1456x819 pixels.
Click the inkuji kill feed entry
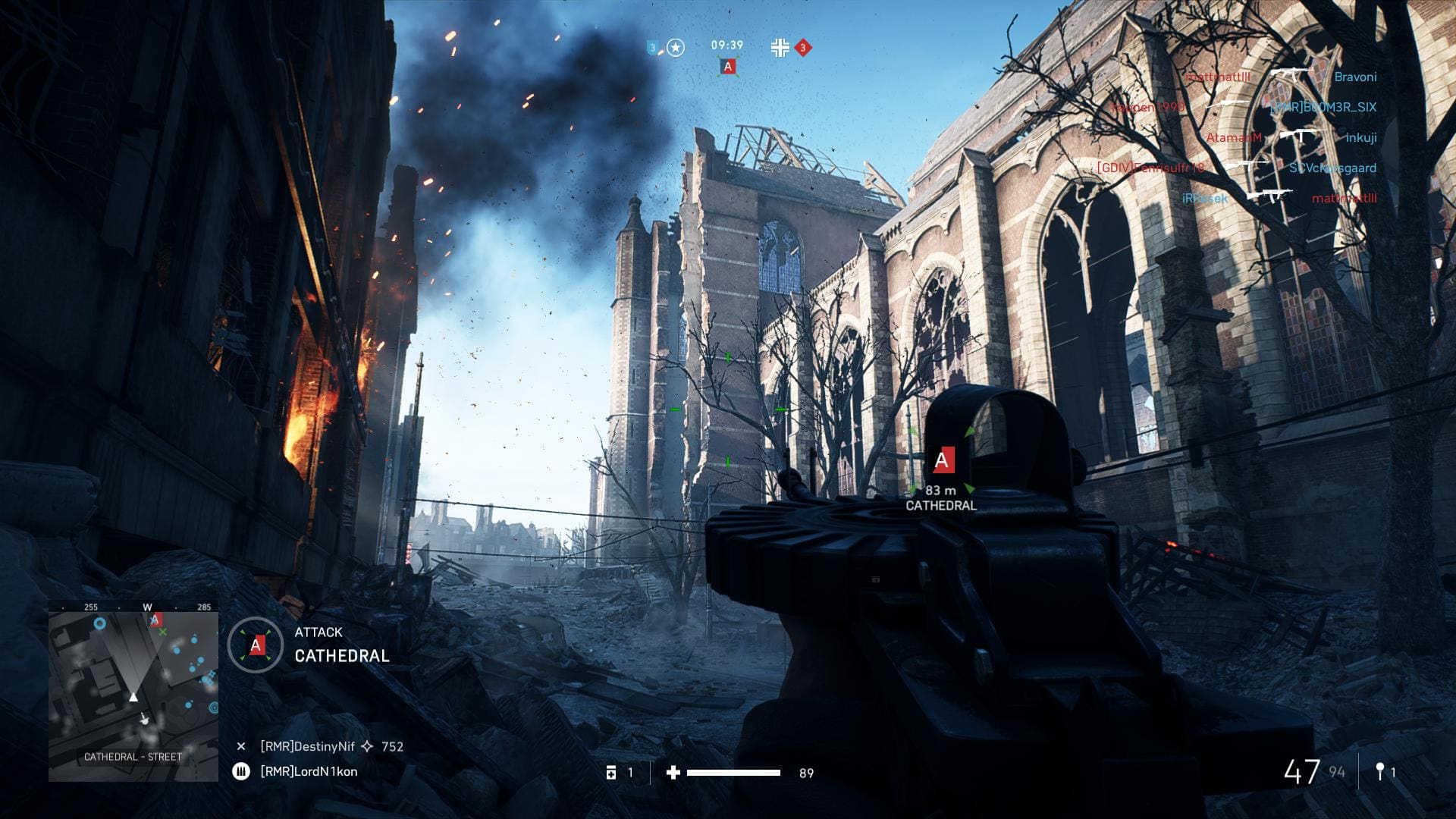[1361, 137]
